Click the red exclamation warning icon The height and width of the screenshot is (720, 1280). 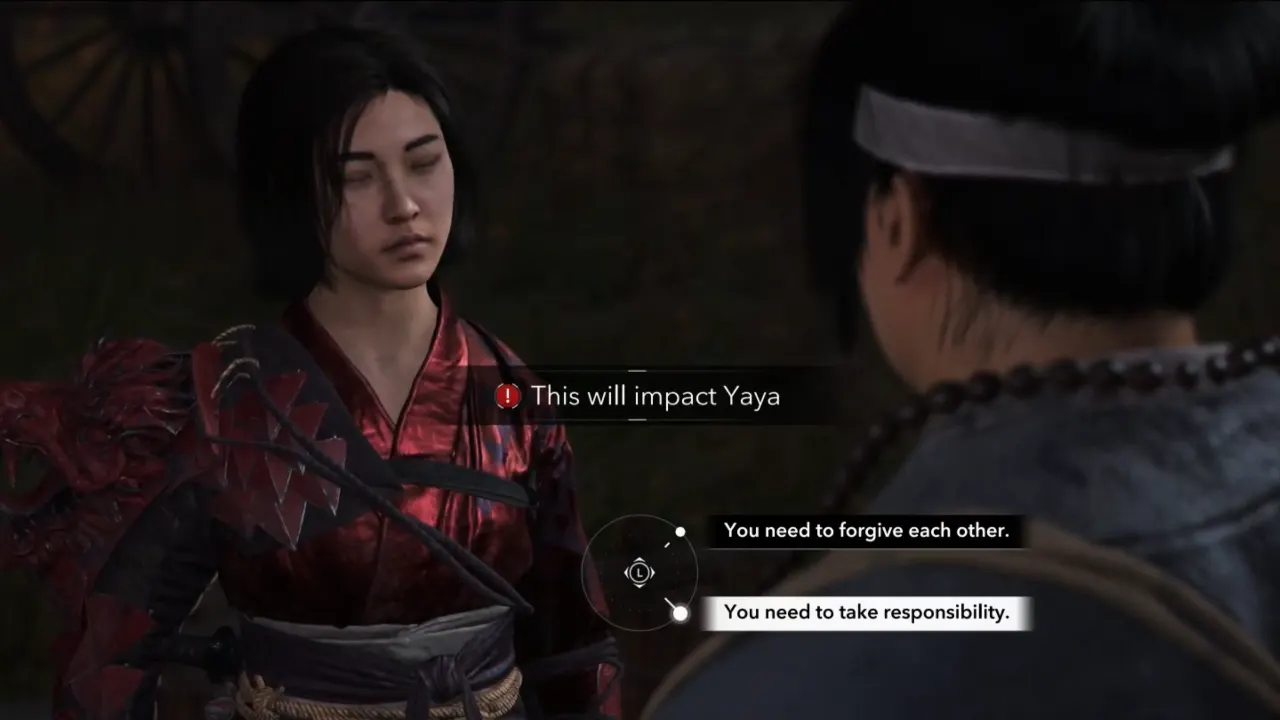509,395
